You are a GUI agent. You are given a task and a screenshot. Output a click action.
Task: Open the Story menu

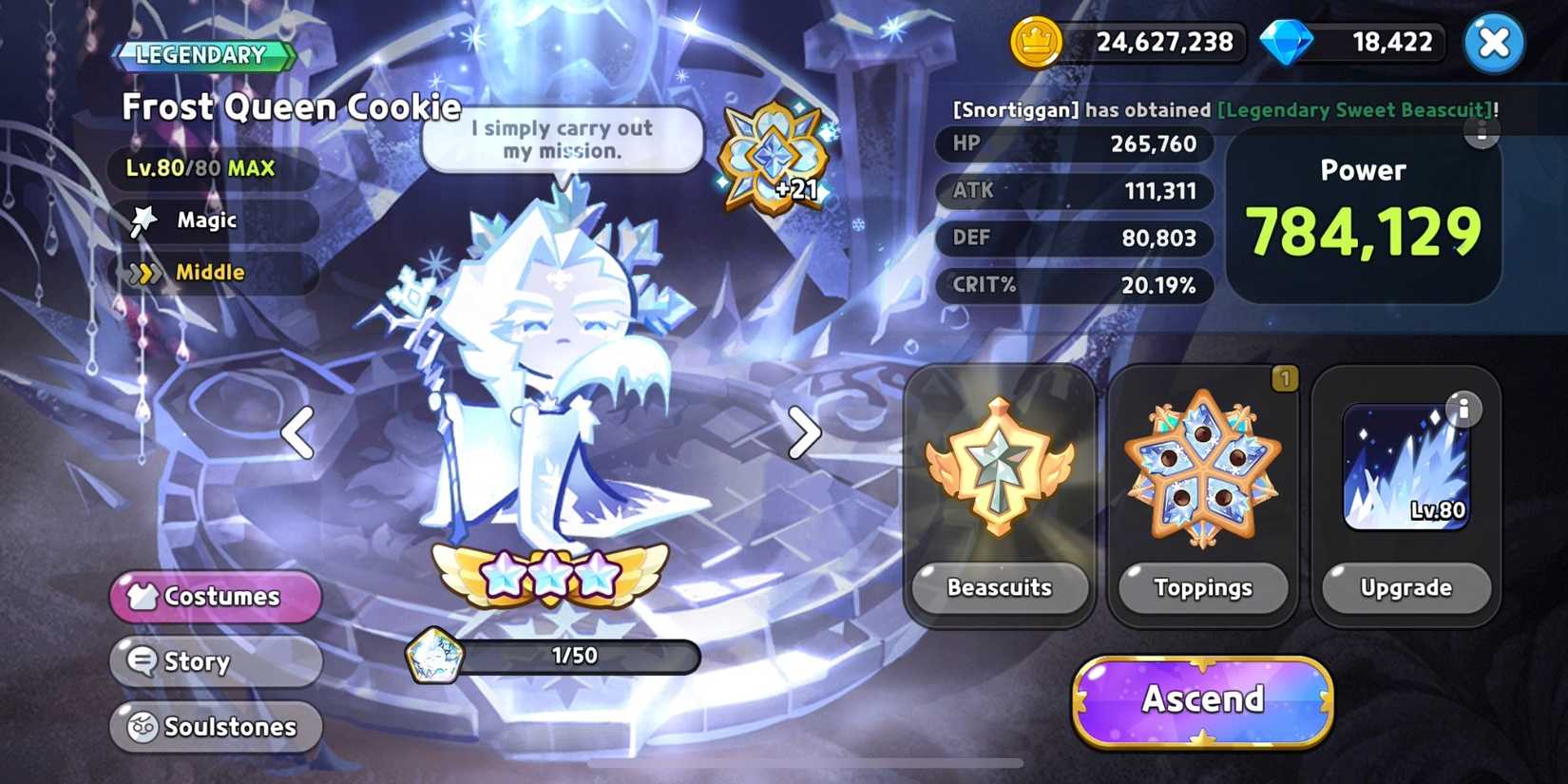214,661
